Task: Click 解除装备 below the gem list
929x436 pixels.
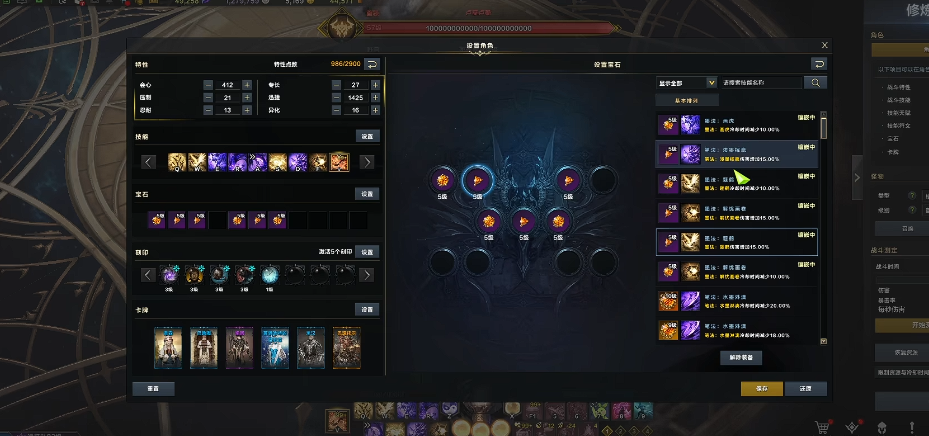Action: (740, 357)
